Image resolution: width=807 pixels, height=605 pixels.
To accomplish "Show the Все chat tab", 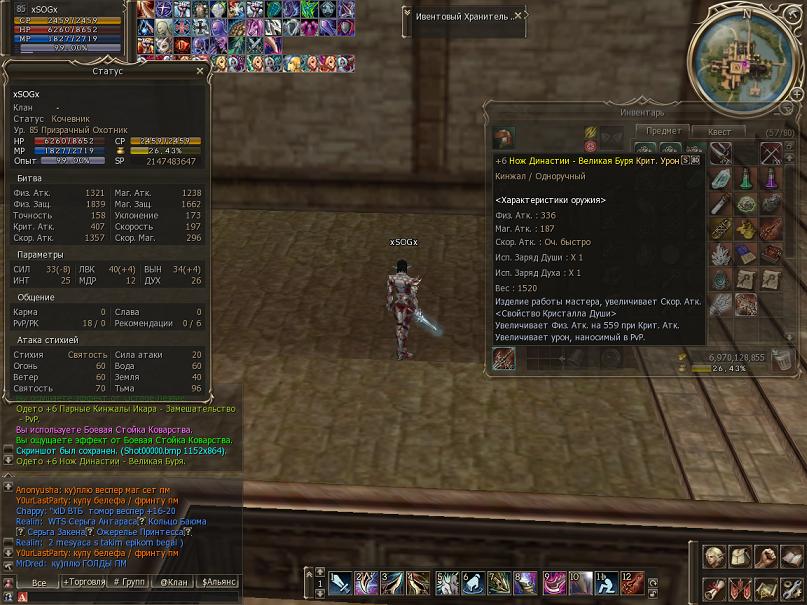I will (x=38, y=582).
